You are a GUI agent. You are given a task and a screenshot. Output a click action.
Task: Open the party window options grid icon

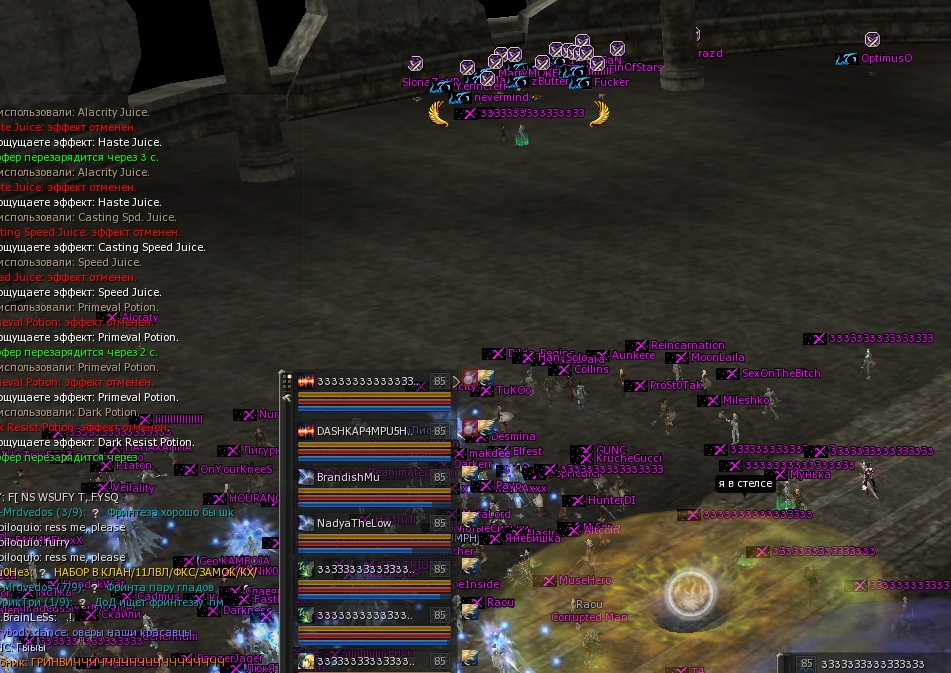[287, 381]
